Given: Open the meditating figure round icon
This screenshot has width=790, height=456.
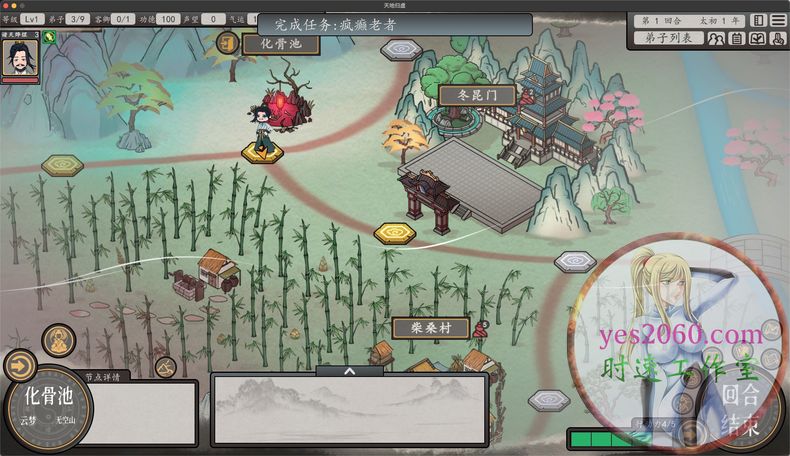Looking at the screenshot, I should tap(59, 341).
